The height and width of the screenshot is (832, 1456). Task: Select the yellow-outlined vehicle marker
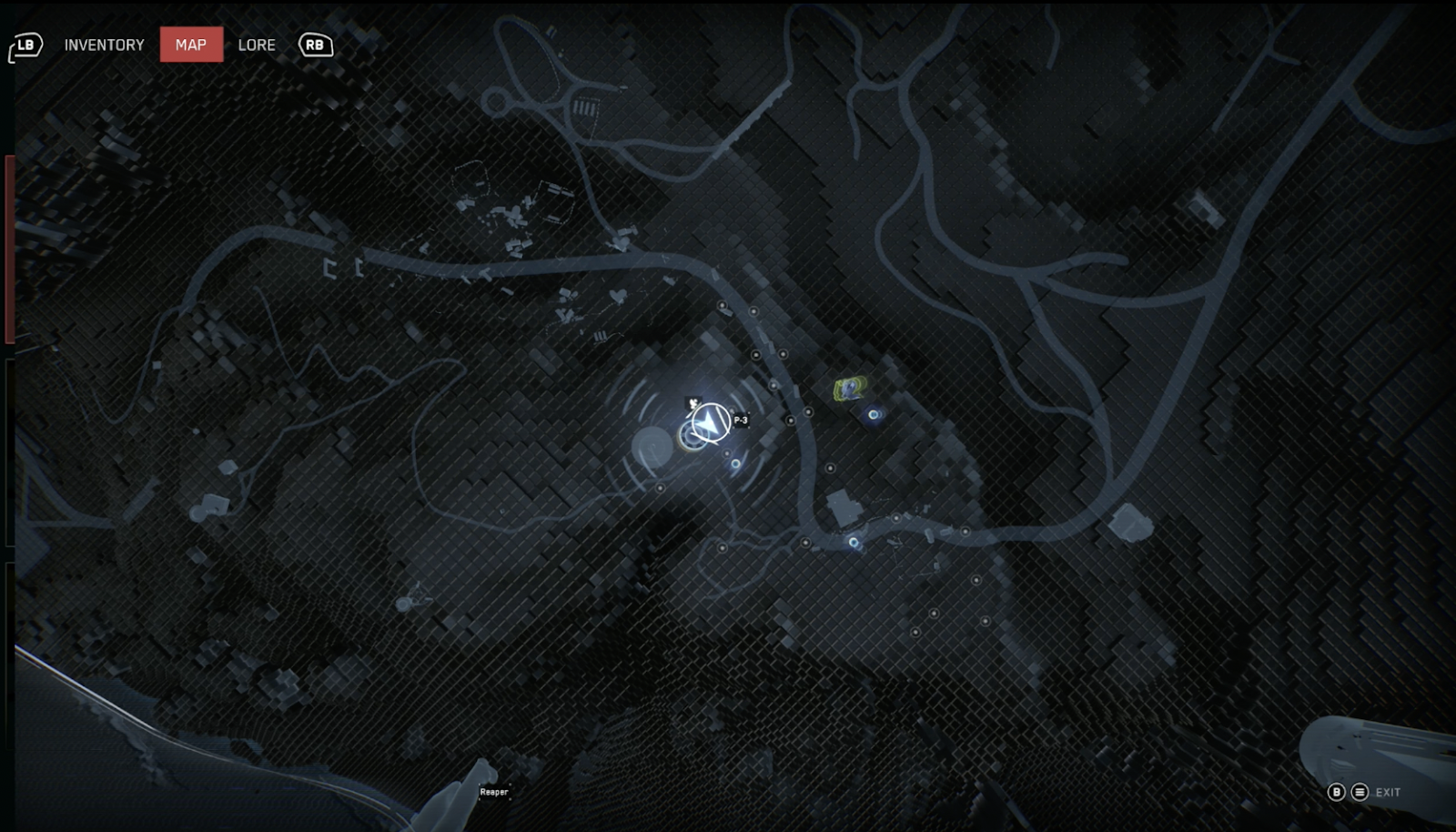(x=848, y=390)
